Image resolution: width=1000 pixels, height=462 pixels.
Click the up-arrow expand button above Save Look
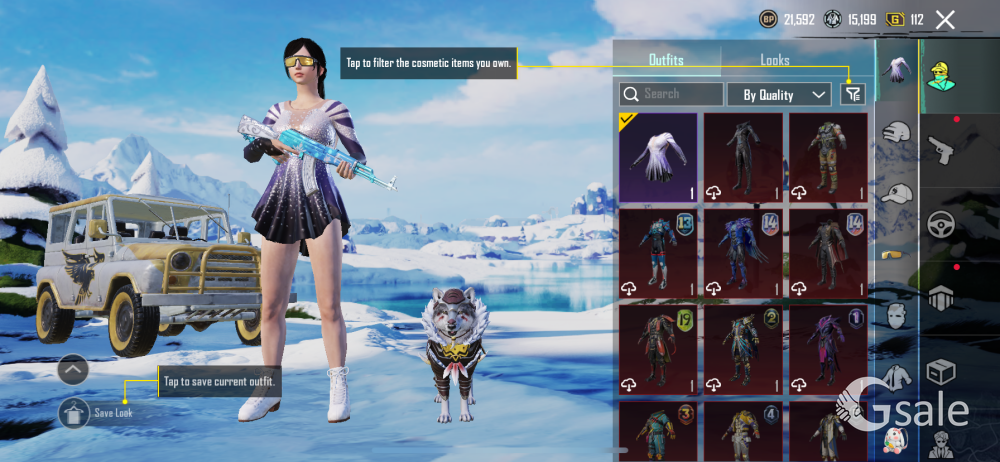pyautogui.click(x=74, y=370)
